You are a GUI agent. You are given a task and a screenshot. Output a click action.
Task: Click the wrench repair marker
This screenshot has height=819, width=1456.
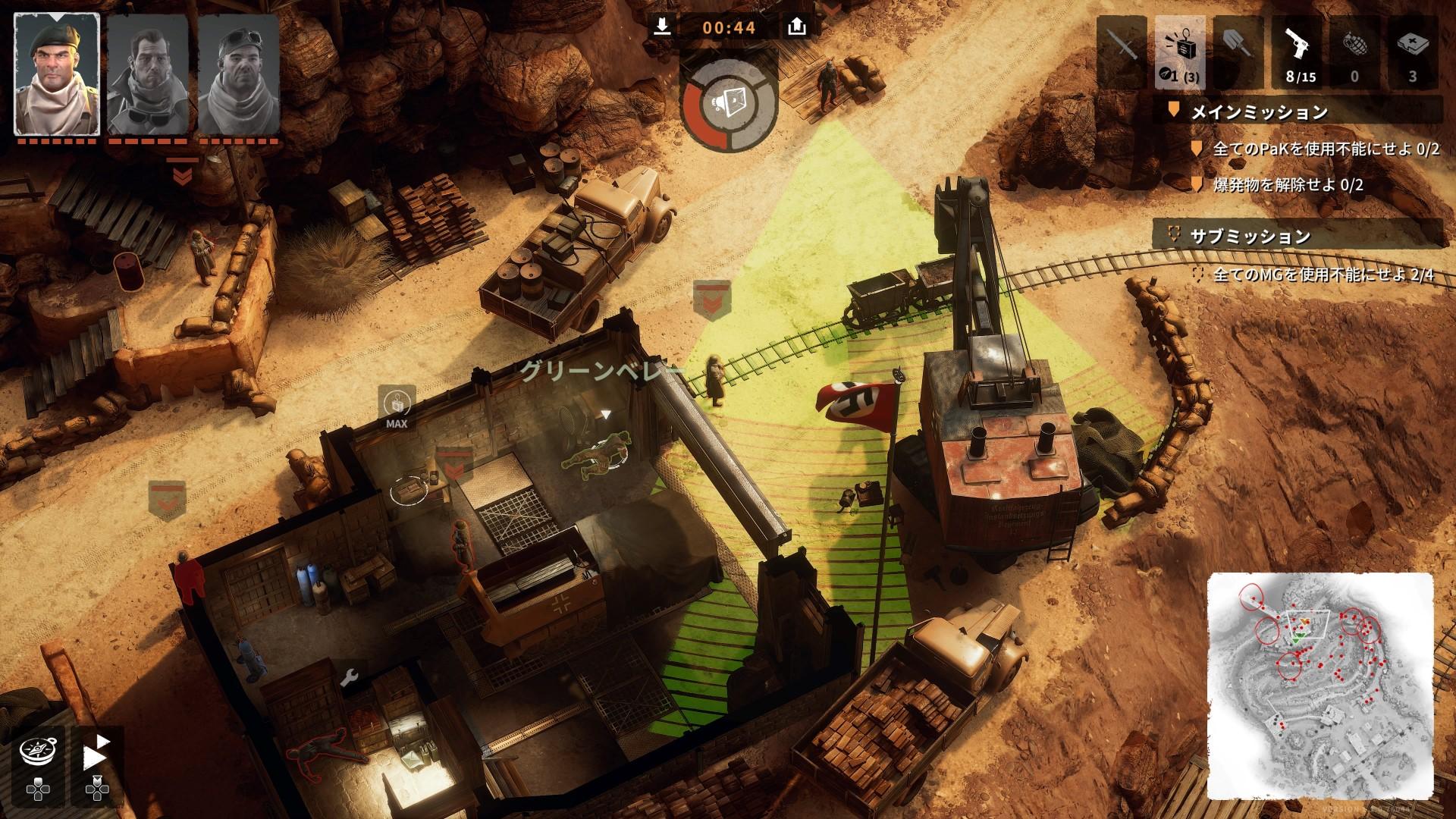(x=349, y=677)
